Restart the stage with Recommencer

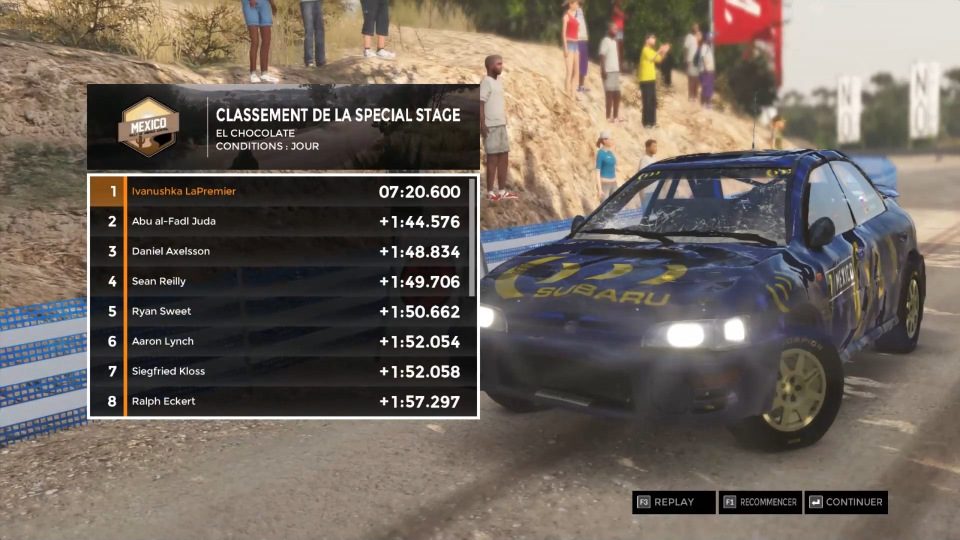coord(760,502)
